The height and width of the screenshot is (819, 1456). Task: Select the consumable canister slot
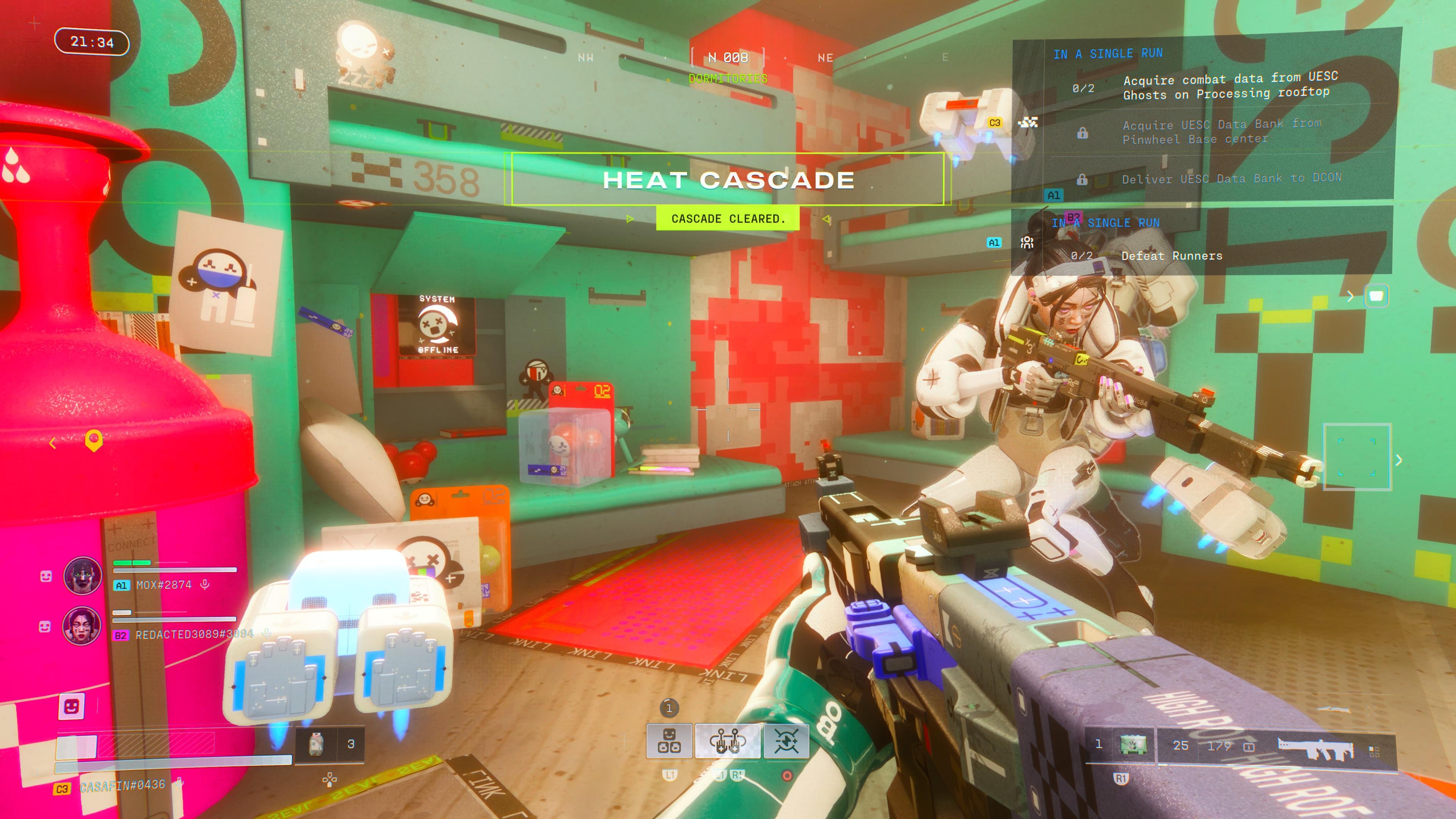pos(317,744)
